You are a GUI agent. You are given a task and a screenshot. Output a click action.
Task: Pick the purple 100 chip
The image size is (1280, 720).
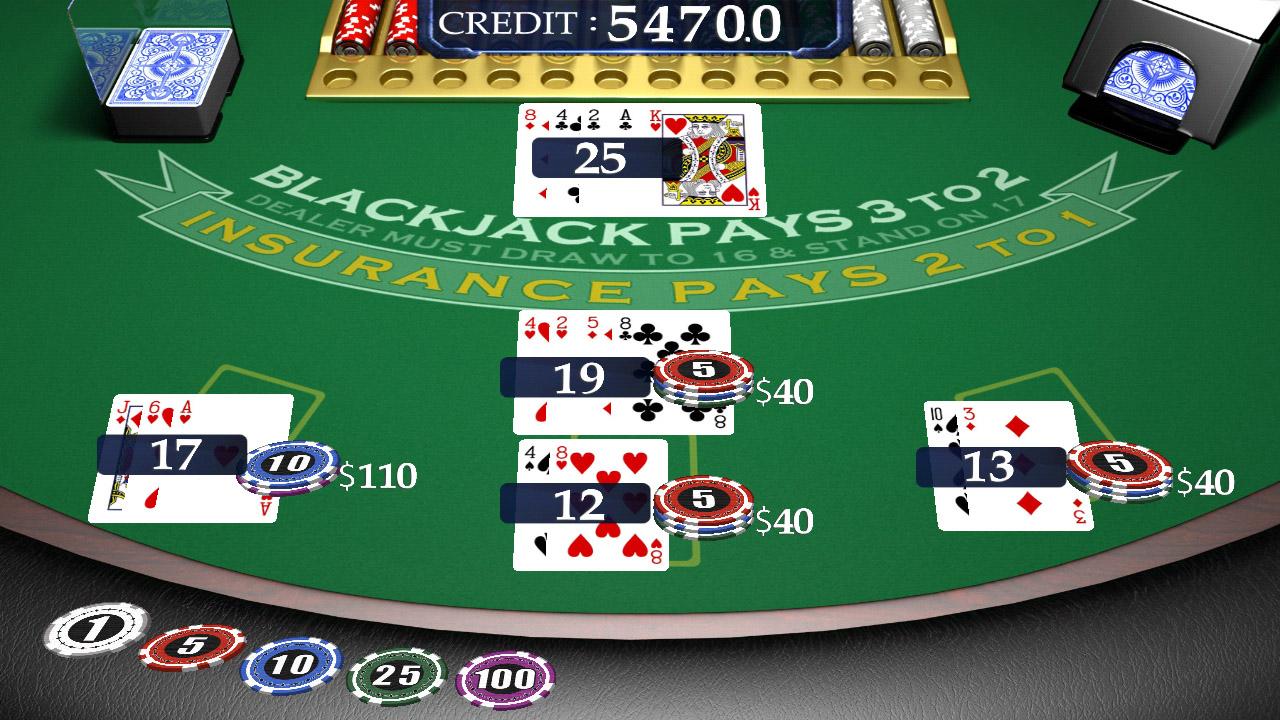pos(505,682)
